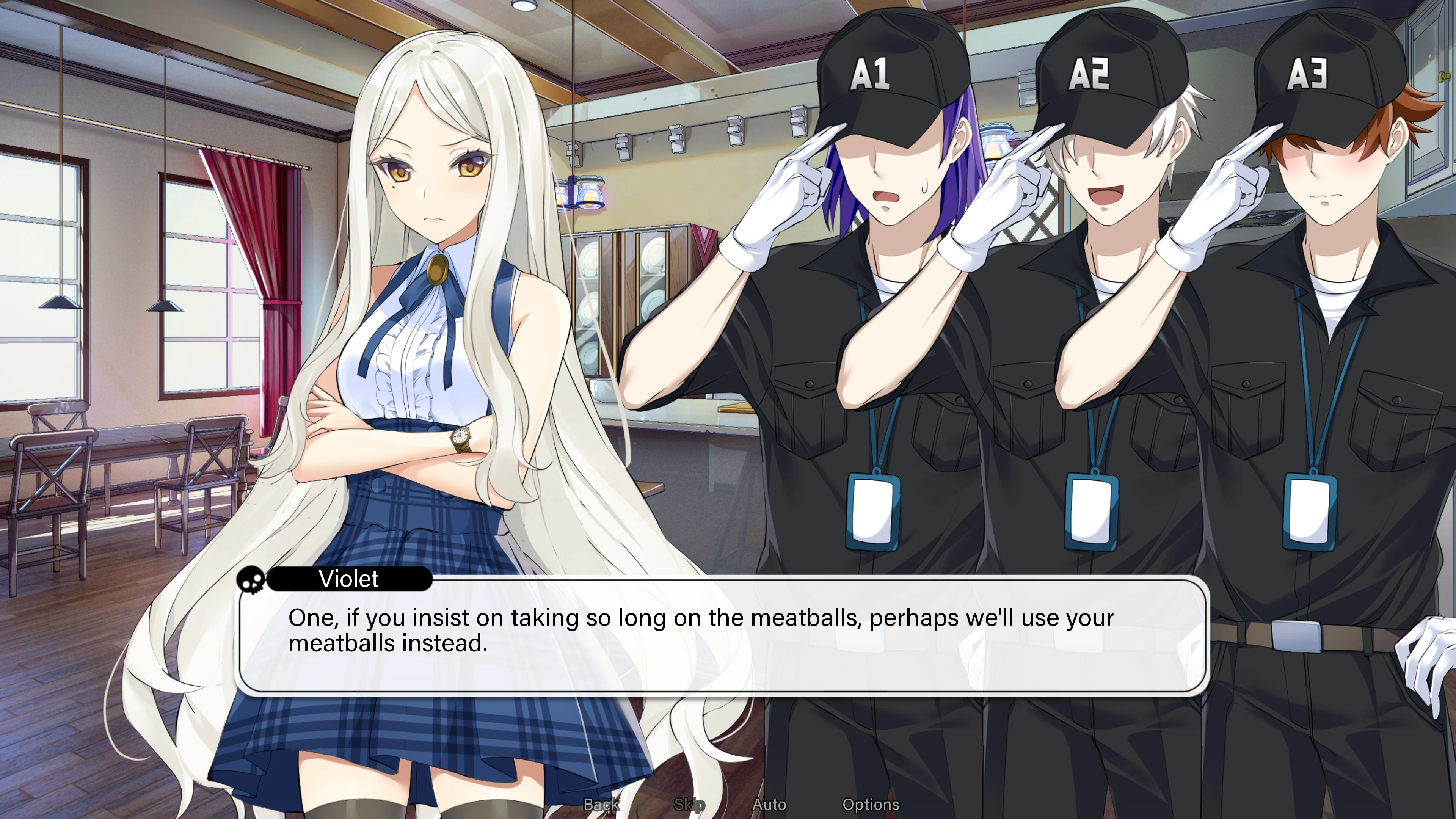
Task: Select the Violet nameplate
Action: [x=349, y=579]
